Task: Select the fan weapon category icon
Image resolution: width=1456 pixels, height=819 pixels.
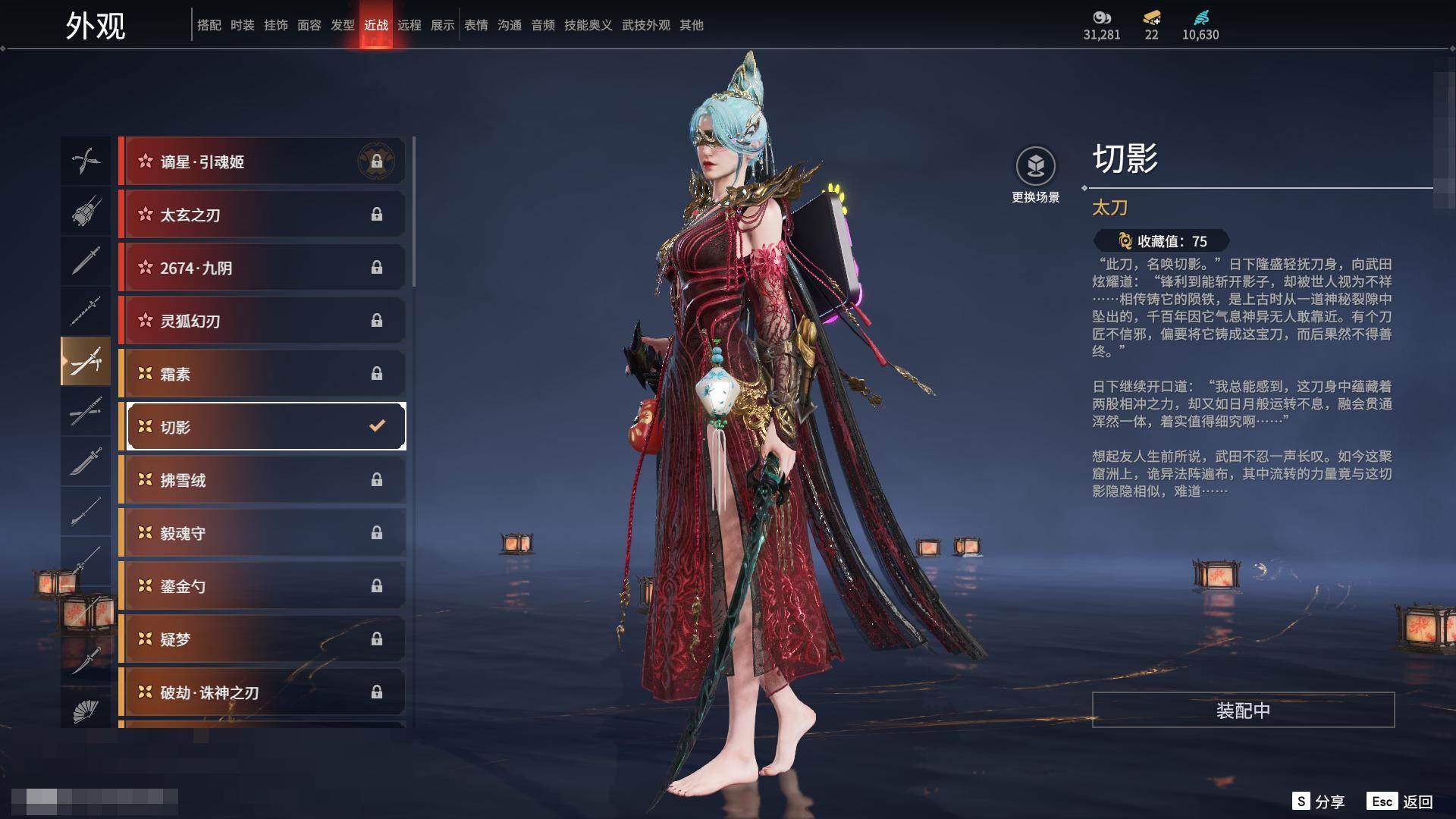Action: click(86, 711)
